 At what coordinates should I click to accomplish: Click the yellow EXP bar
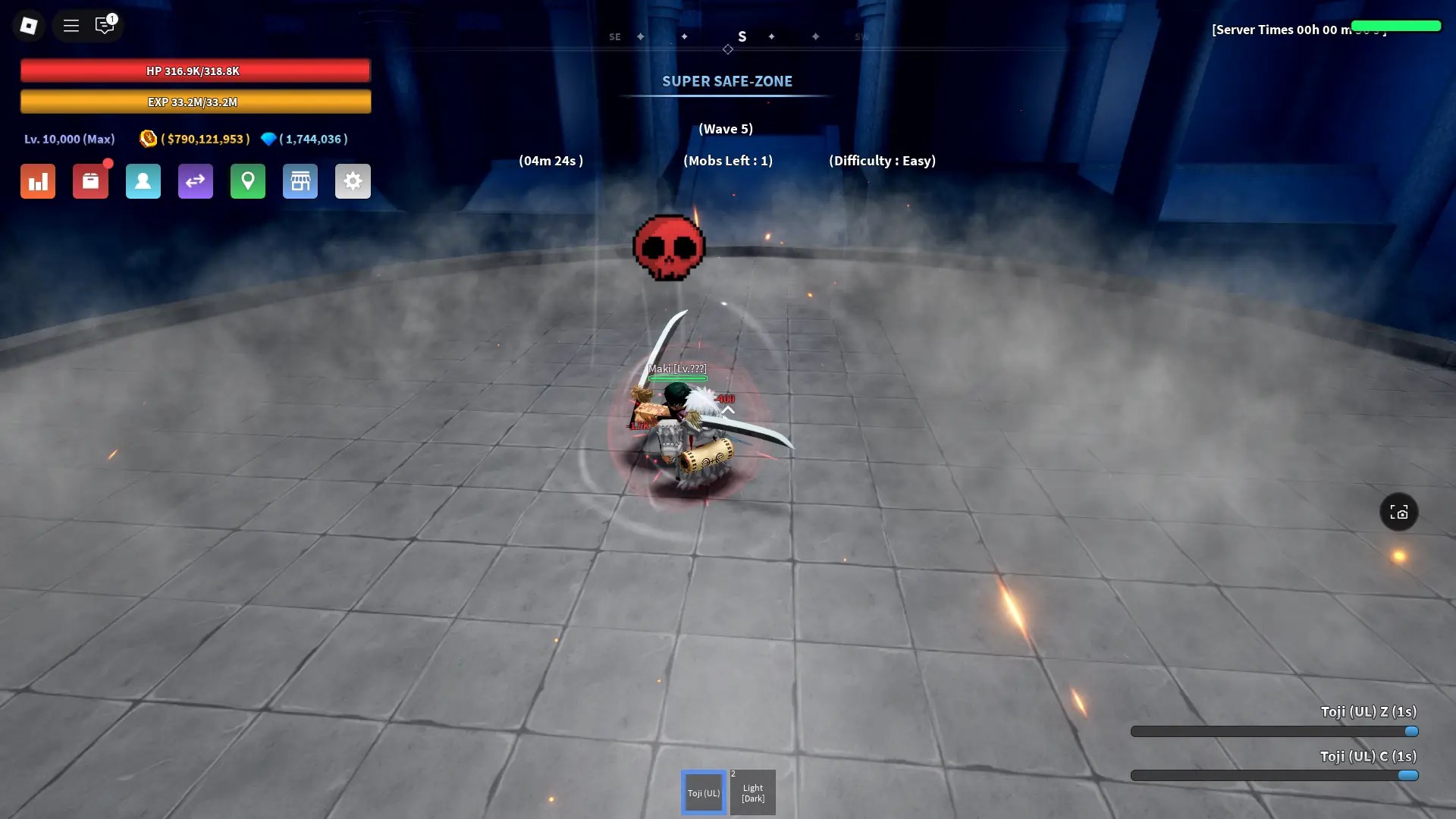pyautogui.click(x=195, y=102)
